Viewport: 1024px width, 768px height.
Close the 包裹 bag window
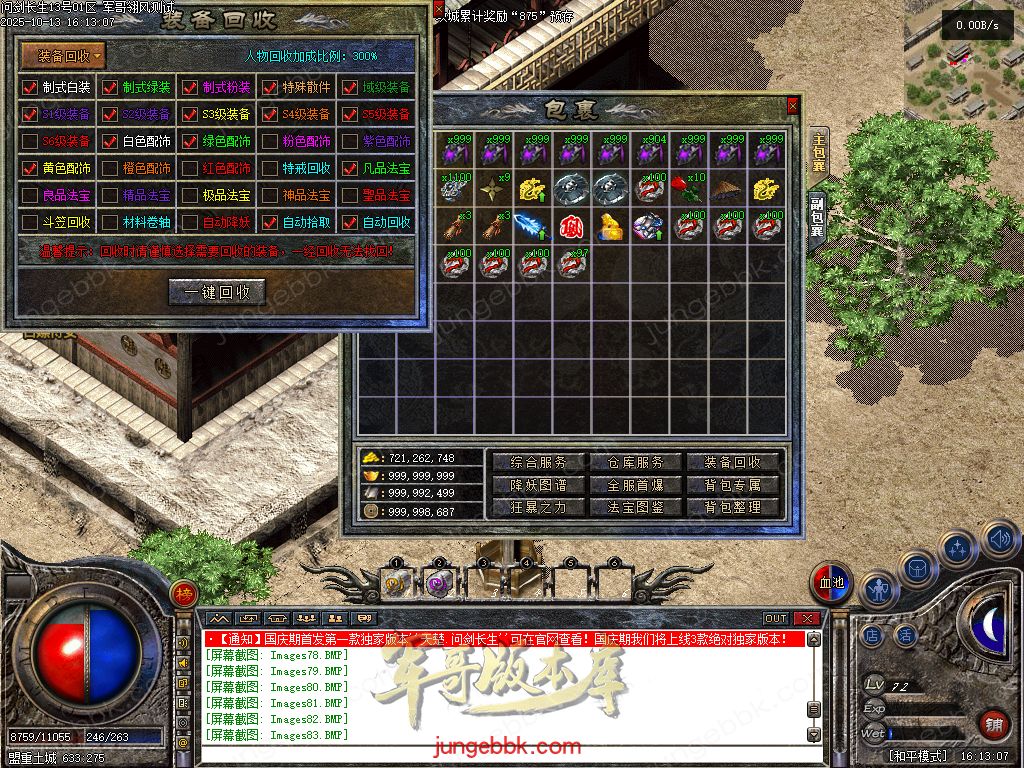(793, 104)
